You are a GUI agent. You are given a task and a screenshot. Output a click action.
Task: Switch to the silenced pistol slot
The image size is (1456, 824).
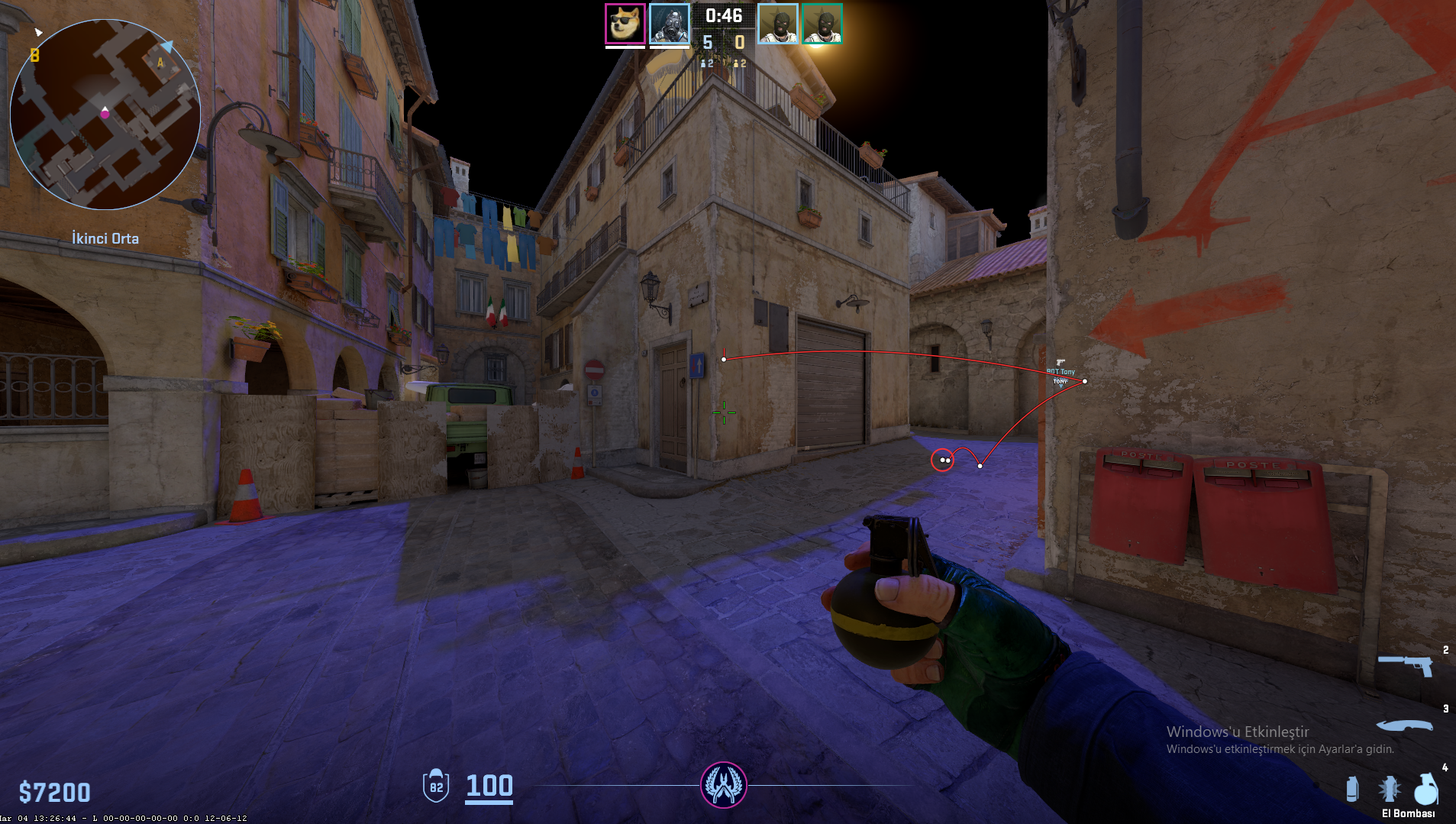point(1406,664)
